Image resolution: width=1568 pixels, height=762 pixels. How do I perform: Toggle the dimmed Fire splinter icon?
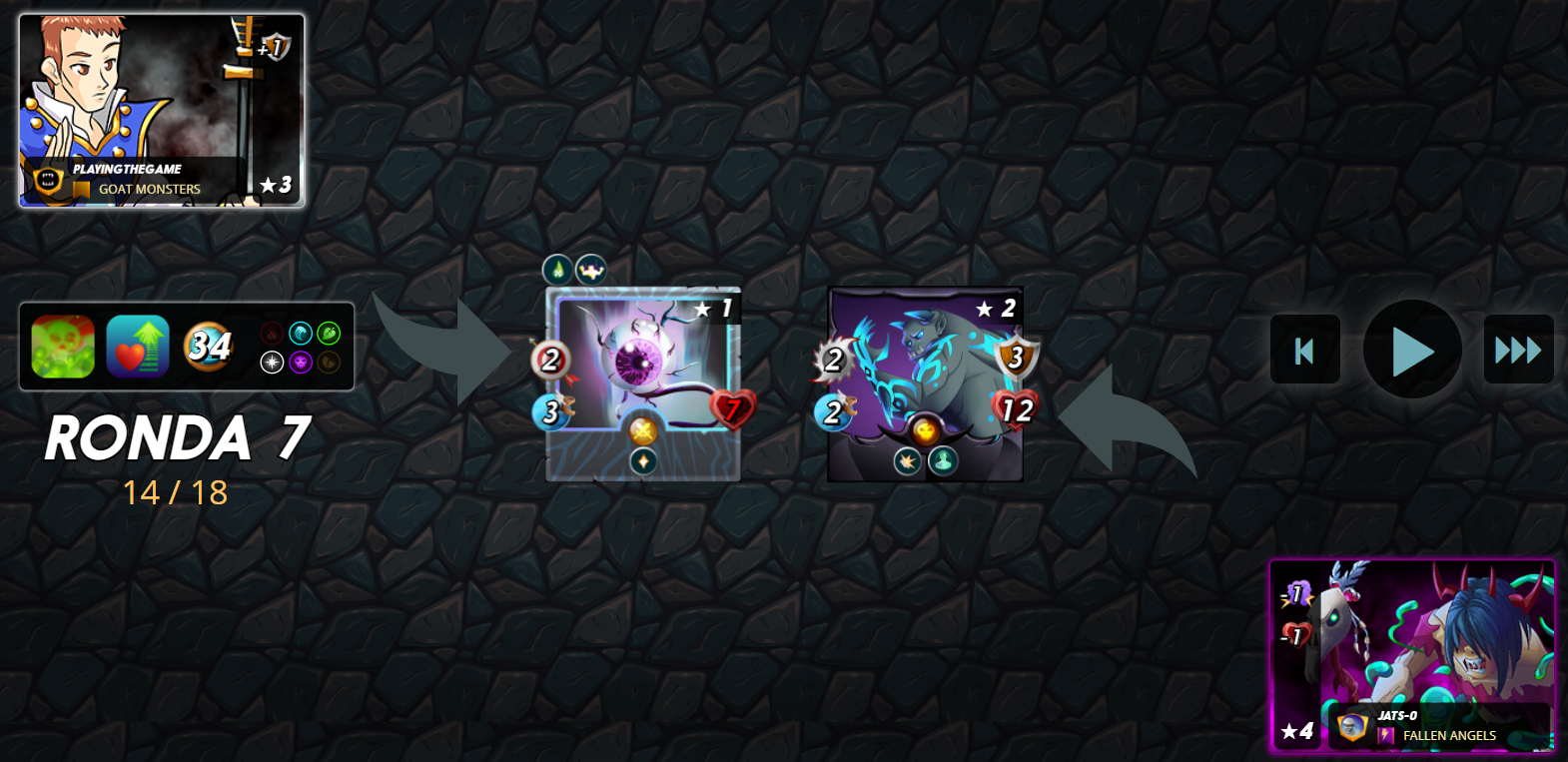272,334
